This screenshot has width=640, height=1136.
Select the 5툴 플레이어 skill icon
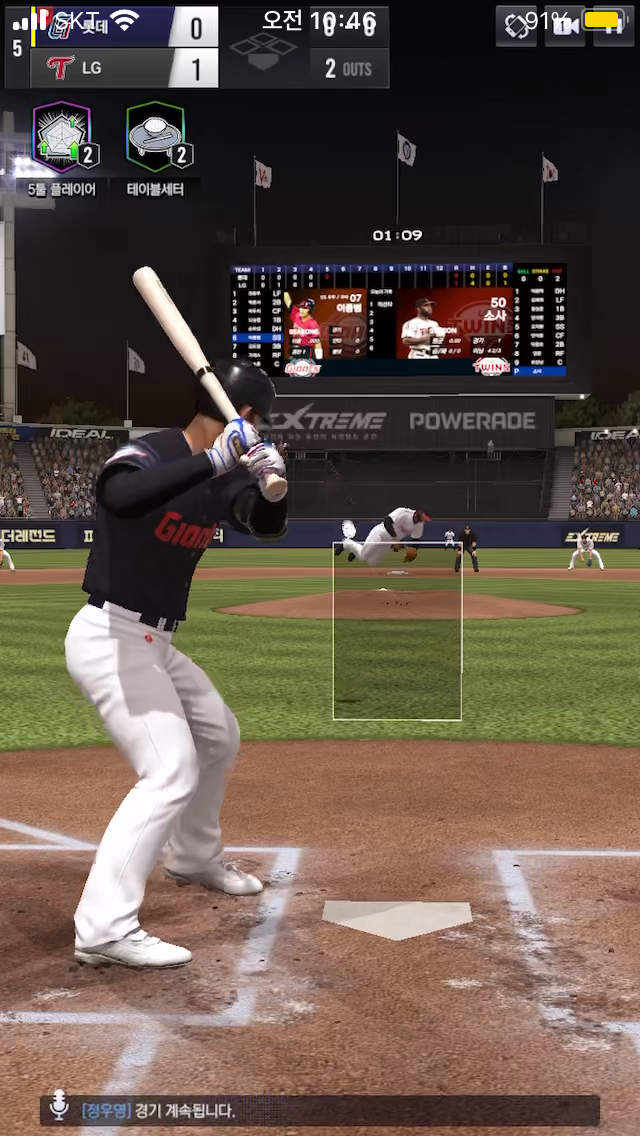tap(62, 137)
